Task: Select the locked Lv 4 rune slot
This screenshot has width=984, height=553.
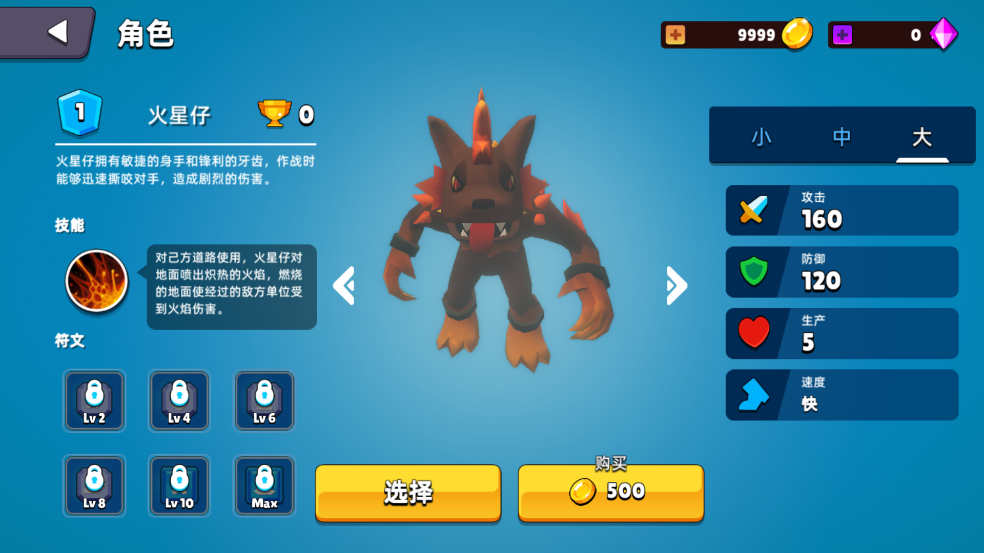Action: tap(179, 401)
